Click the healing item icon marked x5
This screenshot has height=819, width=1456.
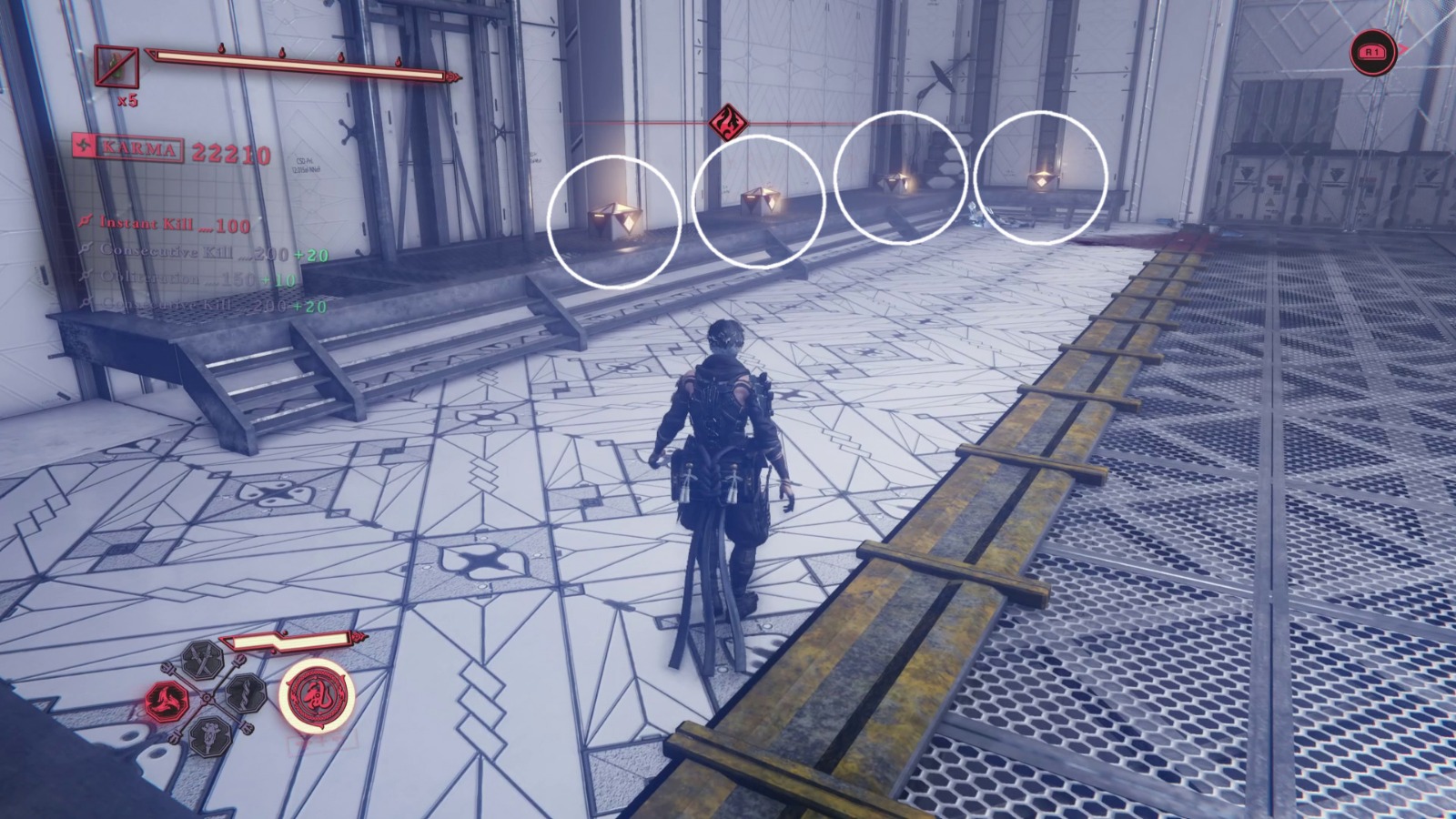117,66
